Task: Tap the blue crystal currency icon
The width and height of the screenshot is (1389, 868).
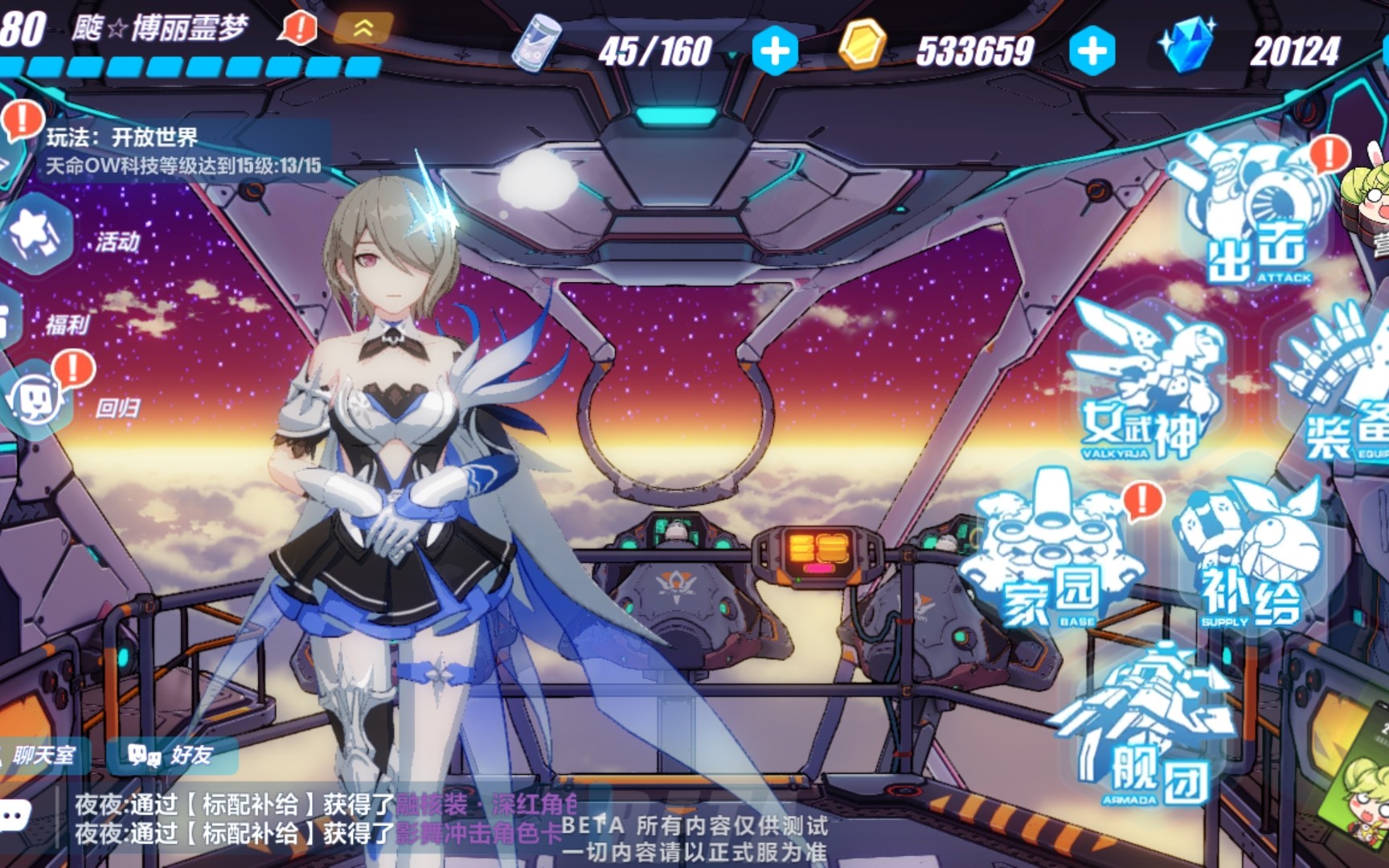Action: point(1186,47)
